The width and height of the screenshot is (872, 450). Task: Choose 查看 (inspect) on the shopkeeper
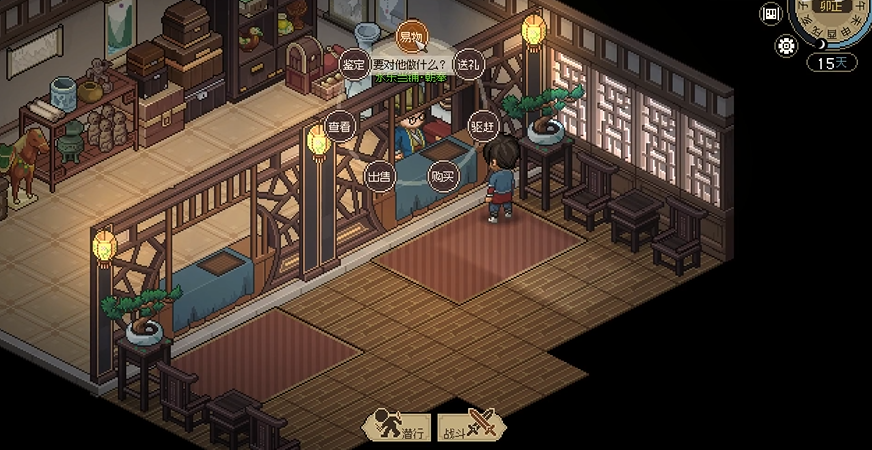[340, 127]
